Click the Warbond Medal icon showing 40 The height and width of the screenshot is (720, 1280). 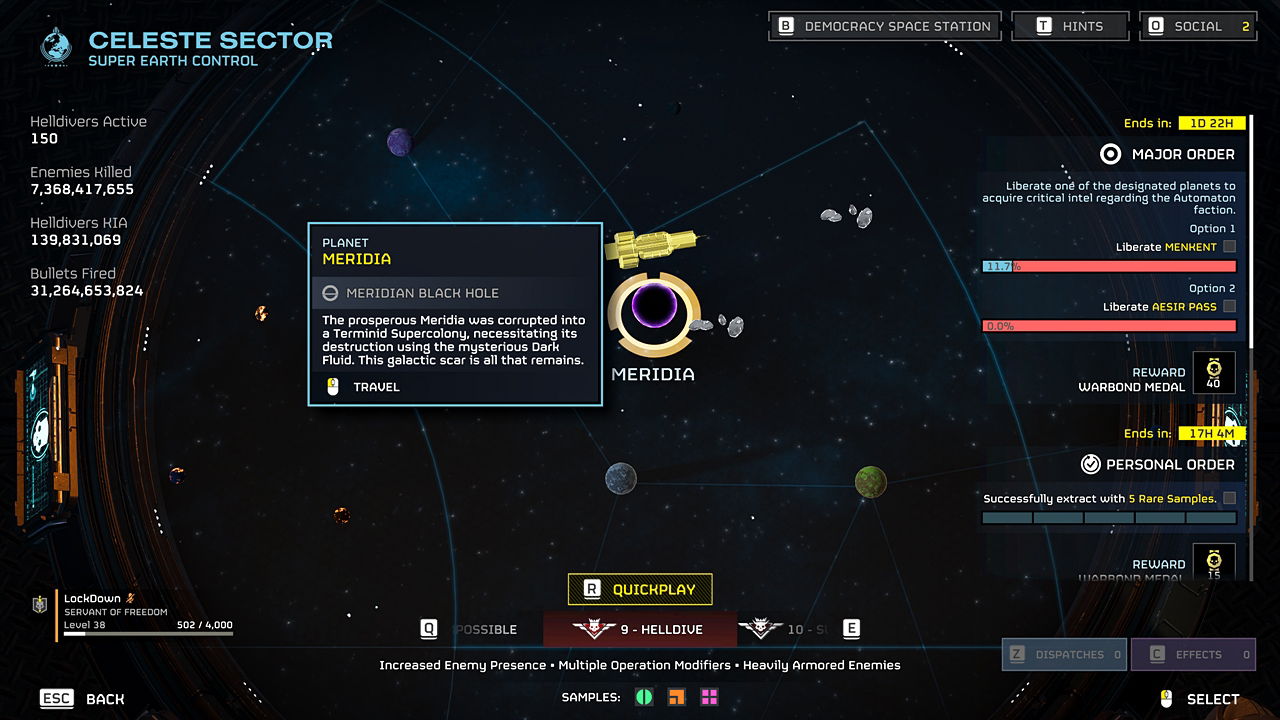tap(1213, 371)
